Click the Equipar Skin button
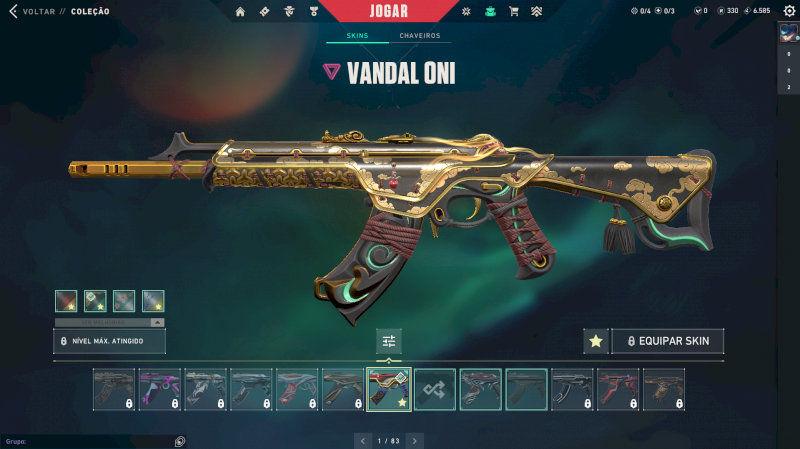The image size is (800, 449). [668, 341]
